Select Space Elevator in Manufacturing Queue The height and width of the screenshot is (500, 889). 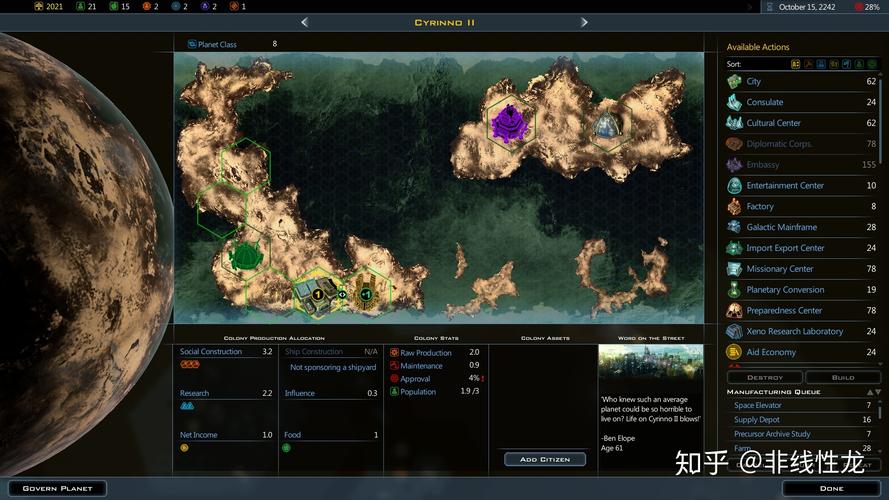tap(758, 405)
